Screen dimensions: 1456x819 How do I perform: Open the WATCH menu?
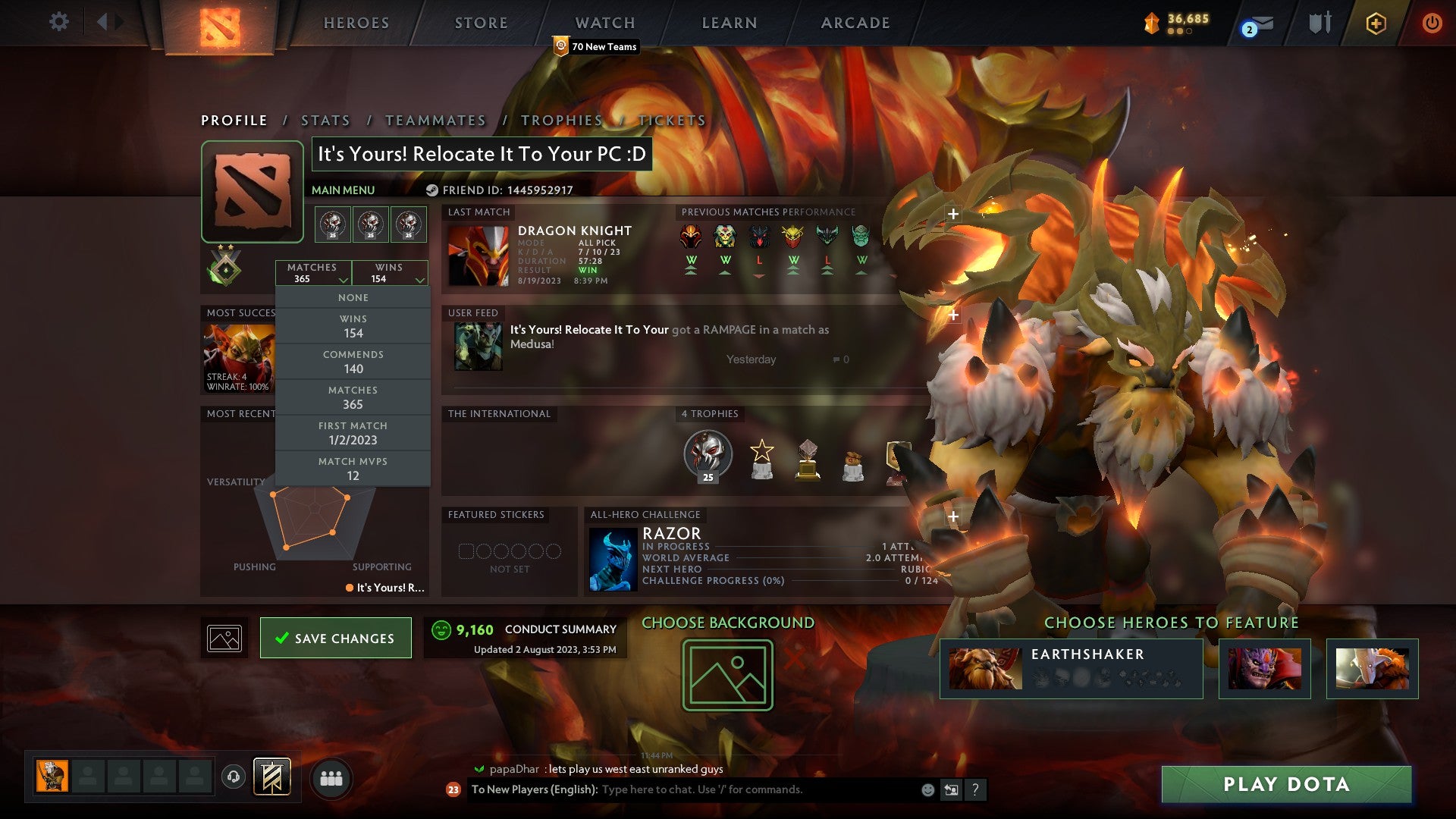(x=604, y=23)
